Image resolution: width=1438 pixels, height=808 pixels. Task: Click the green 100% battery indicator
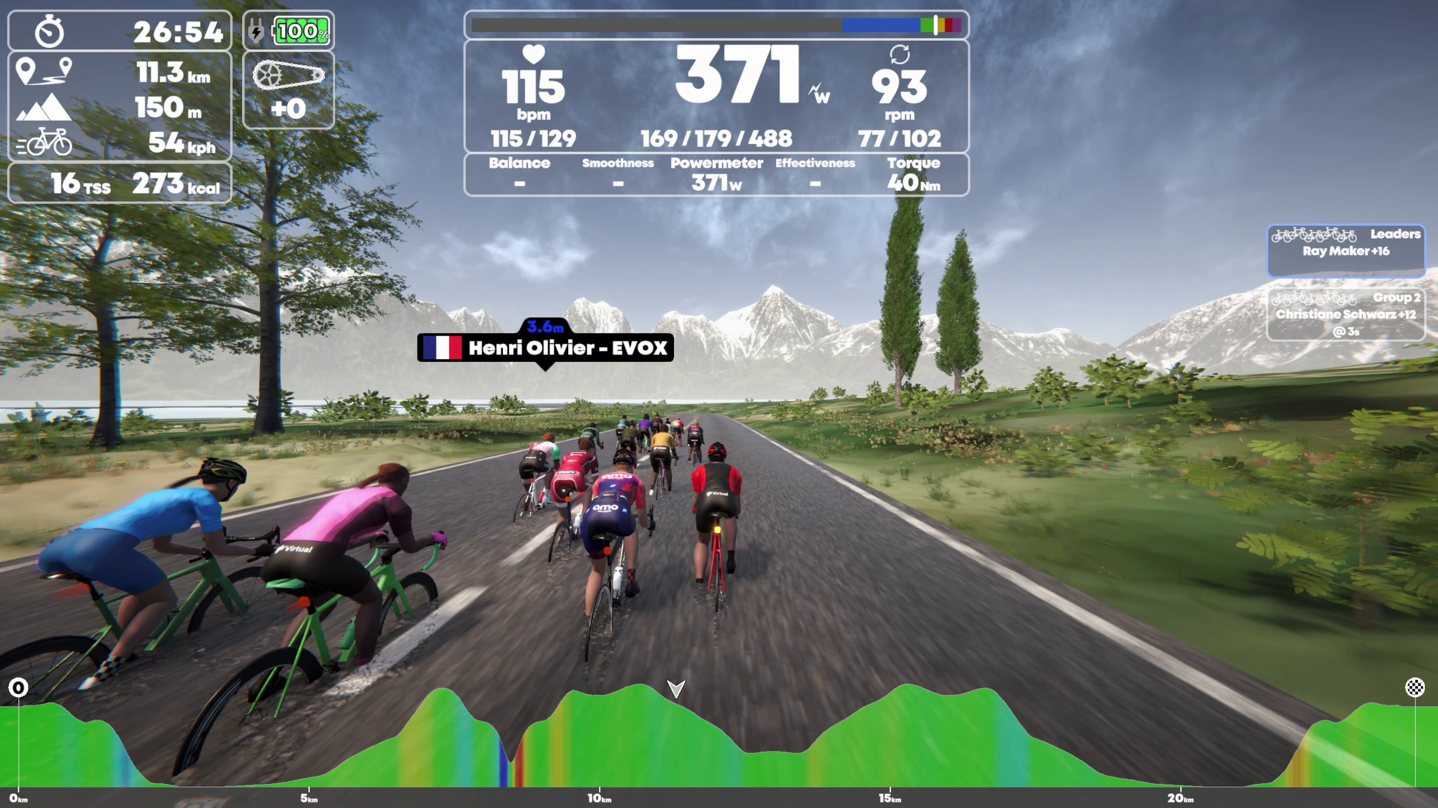click(x=299, y=31)
